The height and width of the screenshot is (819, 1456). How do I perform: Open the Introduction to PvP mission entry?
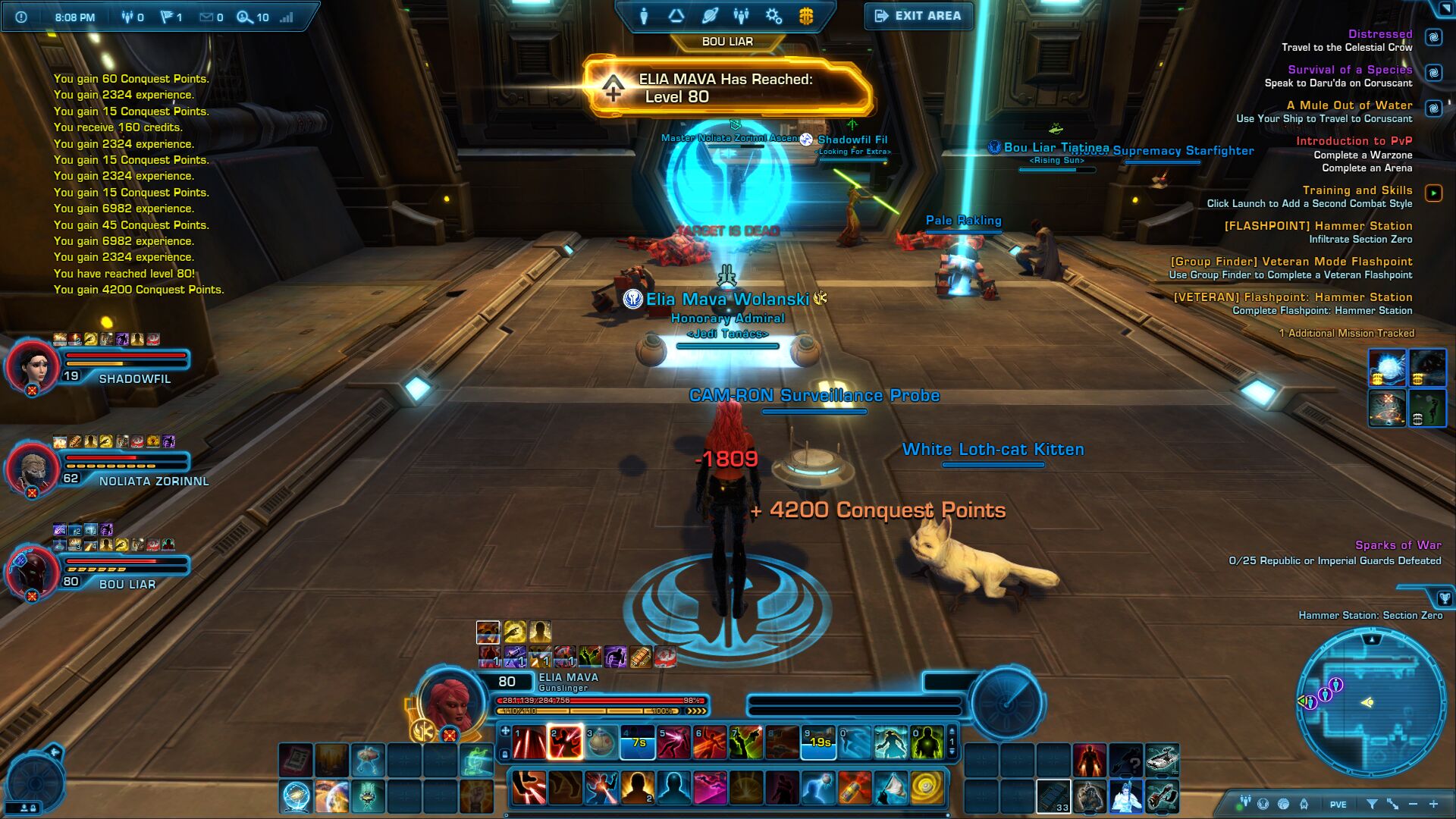(x=1354, y=141)
